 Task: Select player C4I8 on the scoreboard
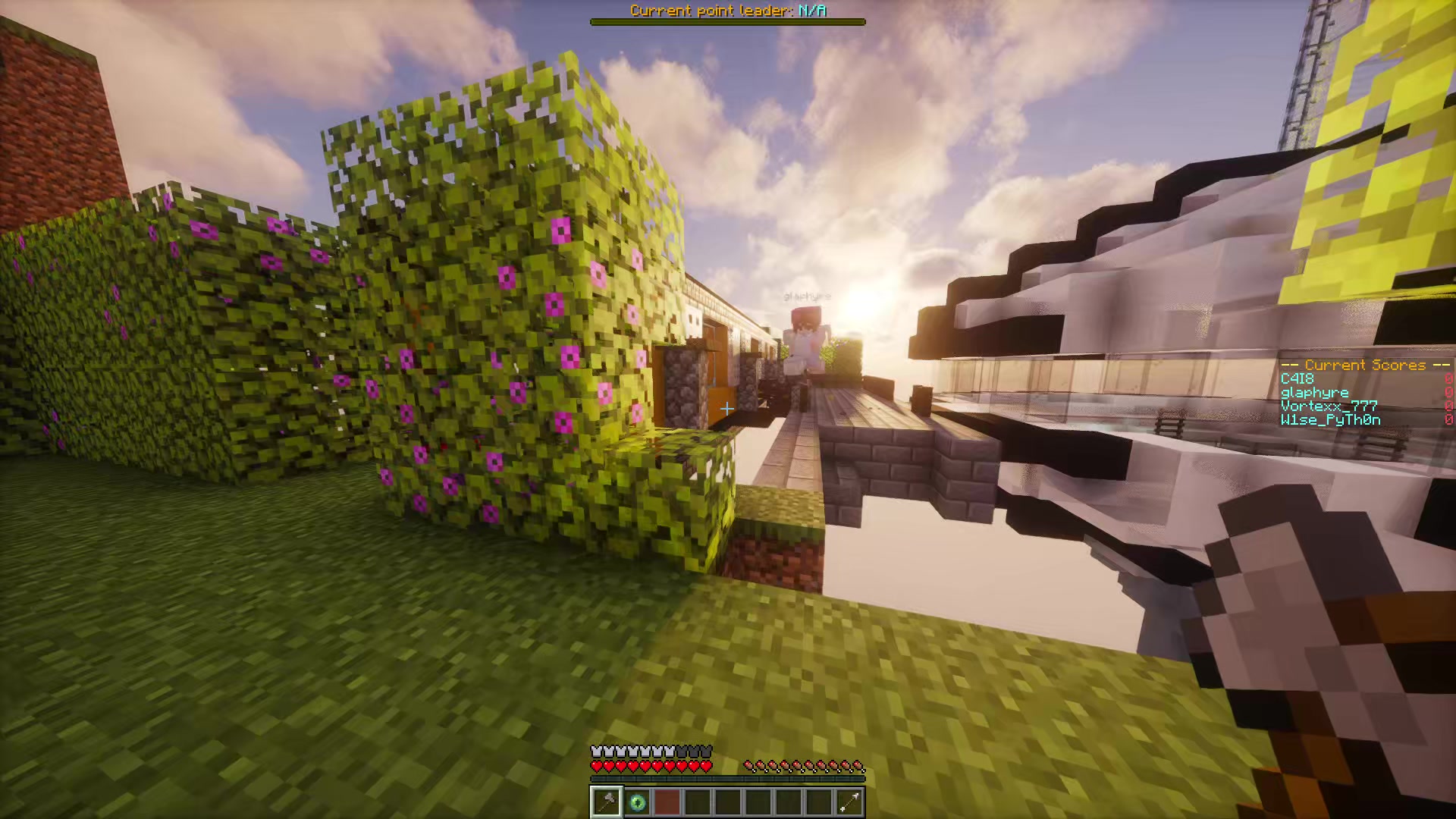coord(1298,379)
